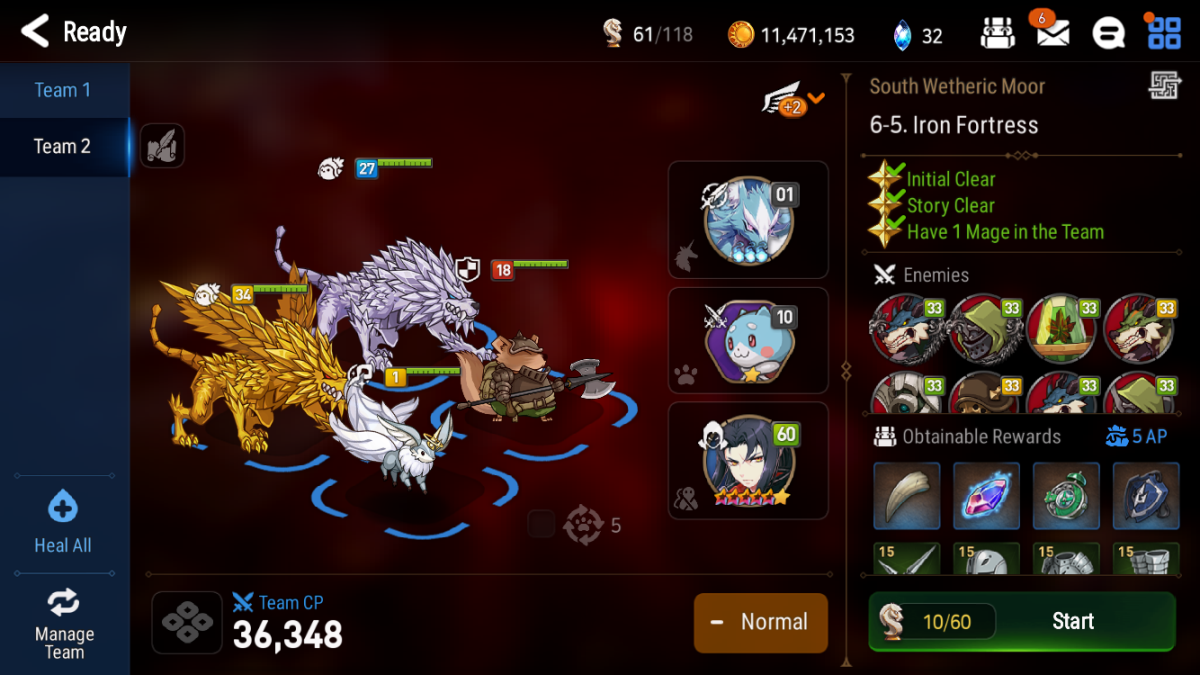1200x675 pixels.
Task: Toggle the repeat battle checkbox
Action: click(x=541, y=524)
